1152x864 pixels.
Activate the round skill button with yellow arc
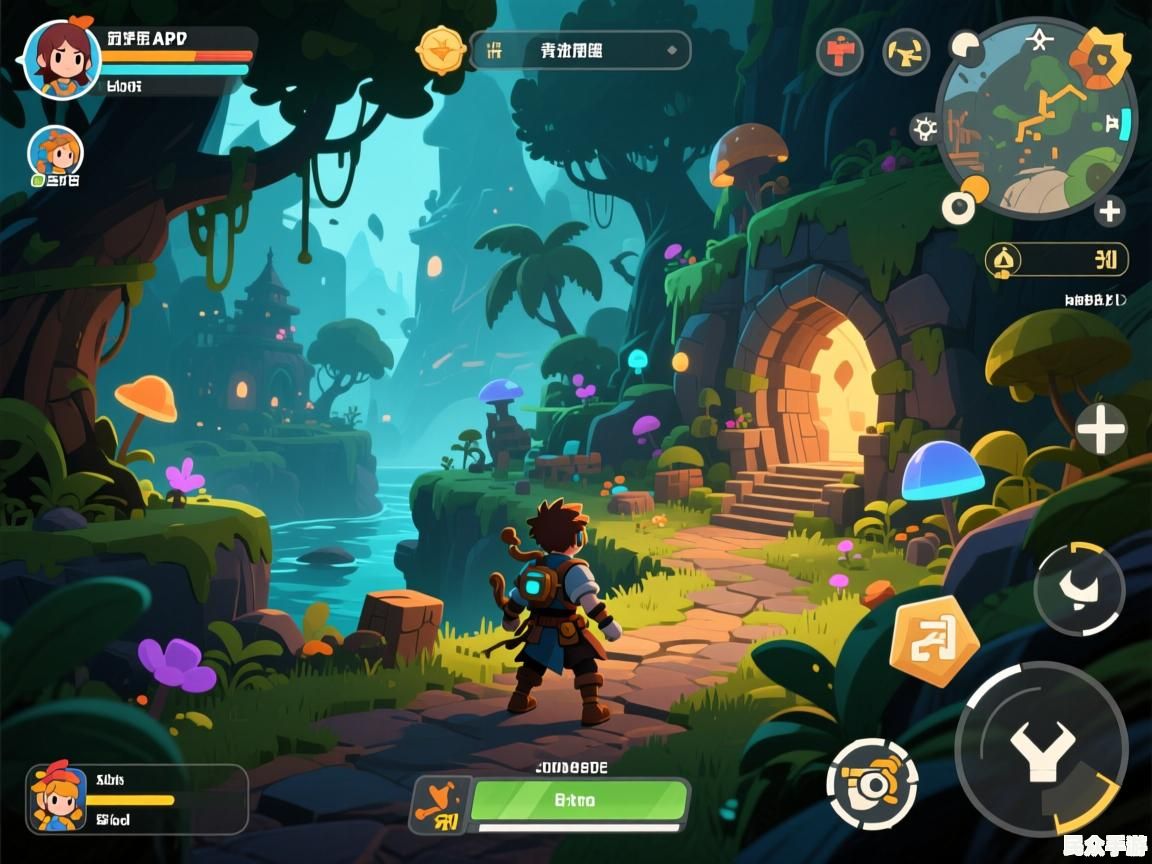(x=1079, y=589)
